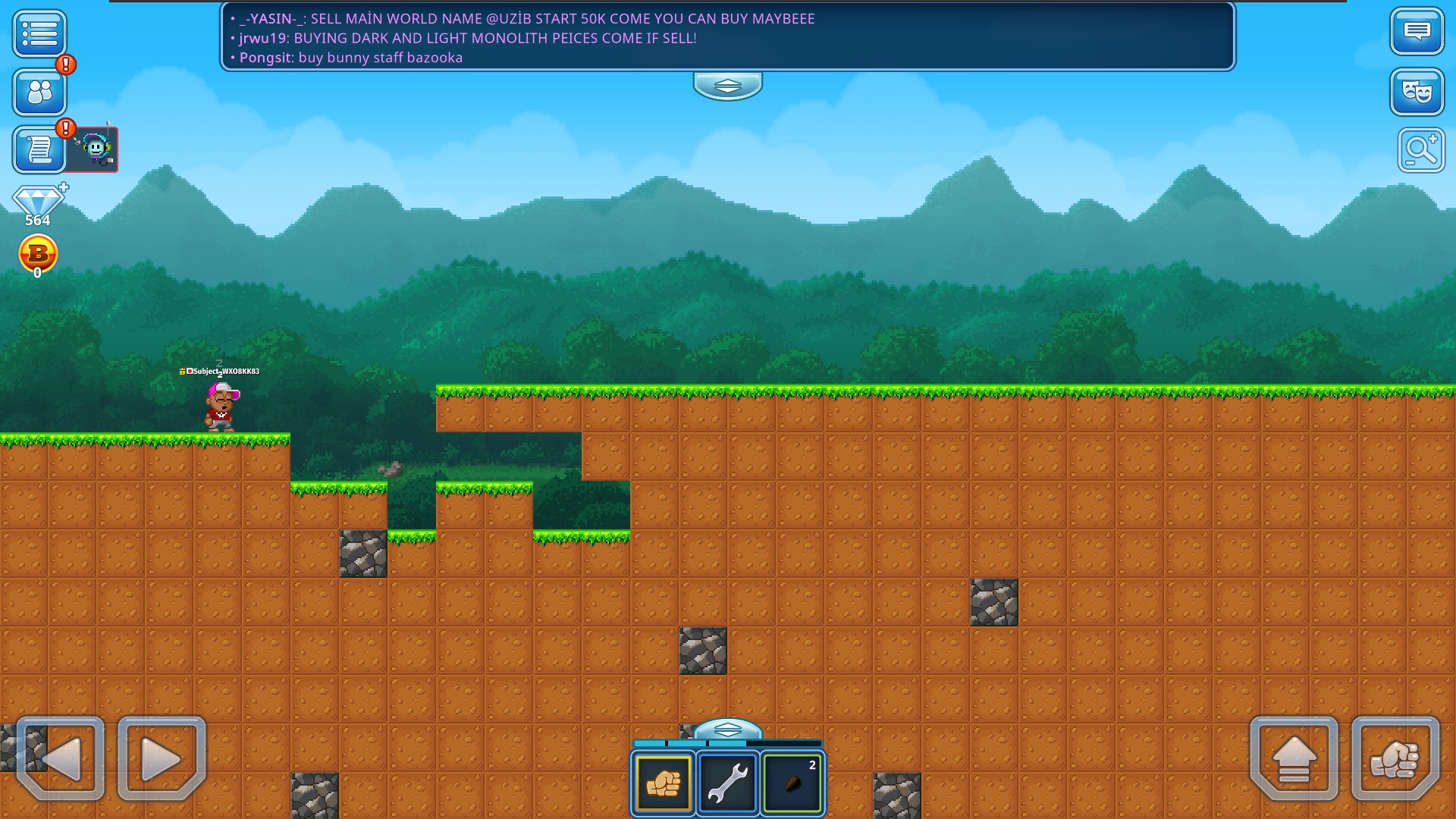Open the small pet icon near the quest scroll
Viewport: 1456px width, 819px height.
click(x=93, y=149)
